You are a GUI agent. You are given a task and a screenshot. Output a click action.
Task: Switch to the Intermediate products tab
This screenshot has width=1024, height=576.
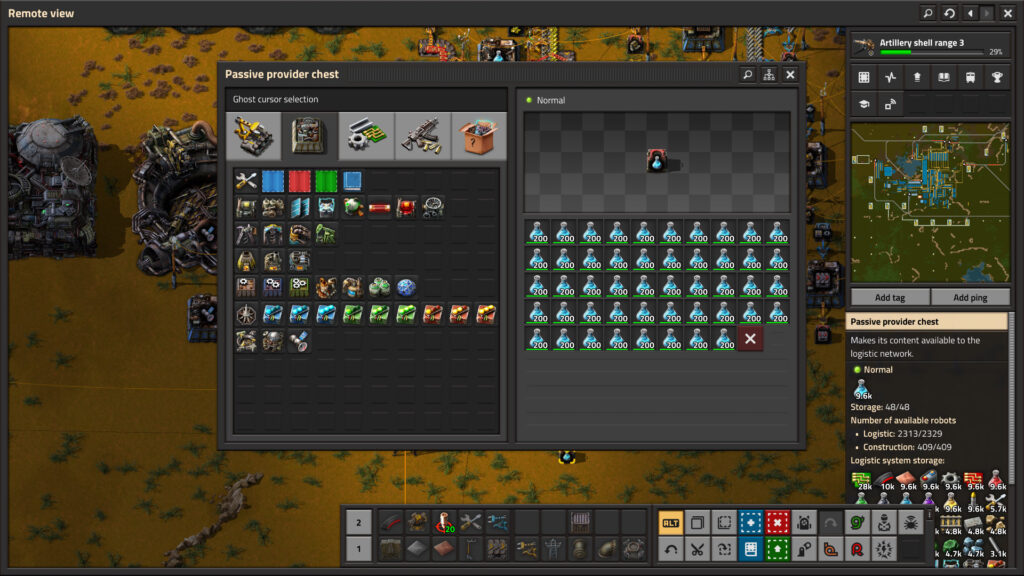pos(366,136)
